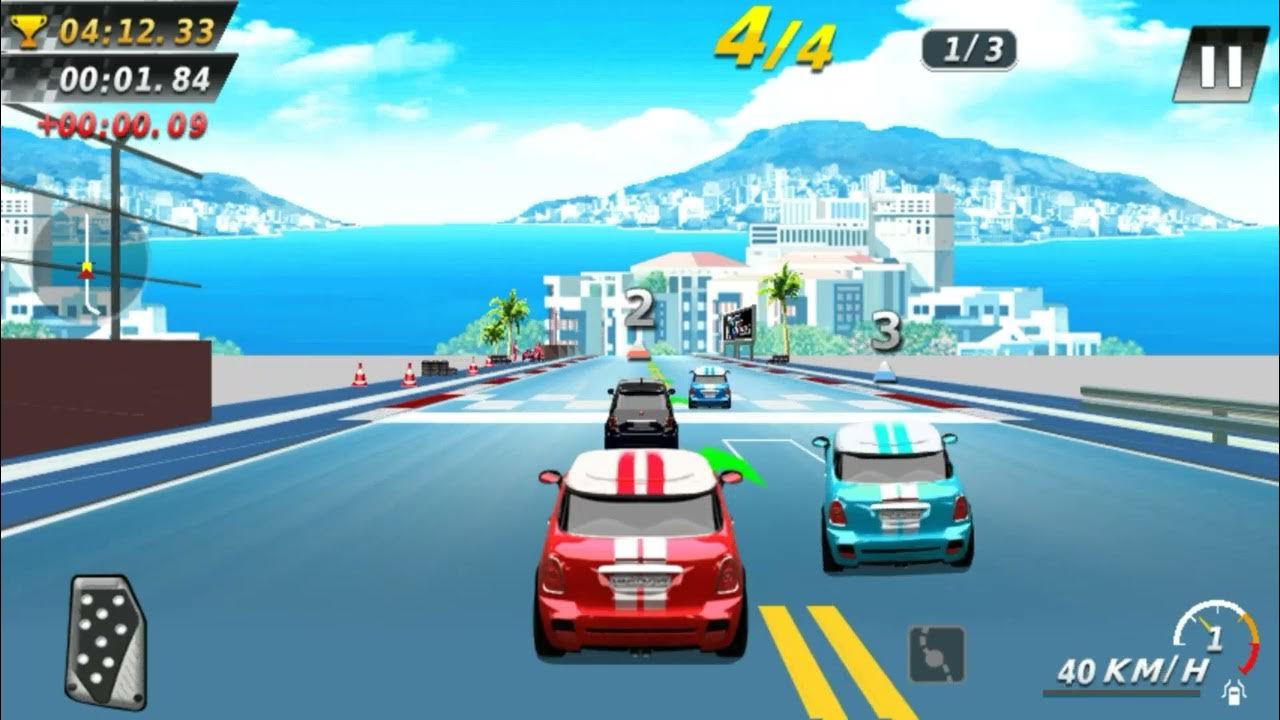Pause the race
1280x720 pixels.
[1220, 64]
